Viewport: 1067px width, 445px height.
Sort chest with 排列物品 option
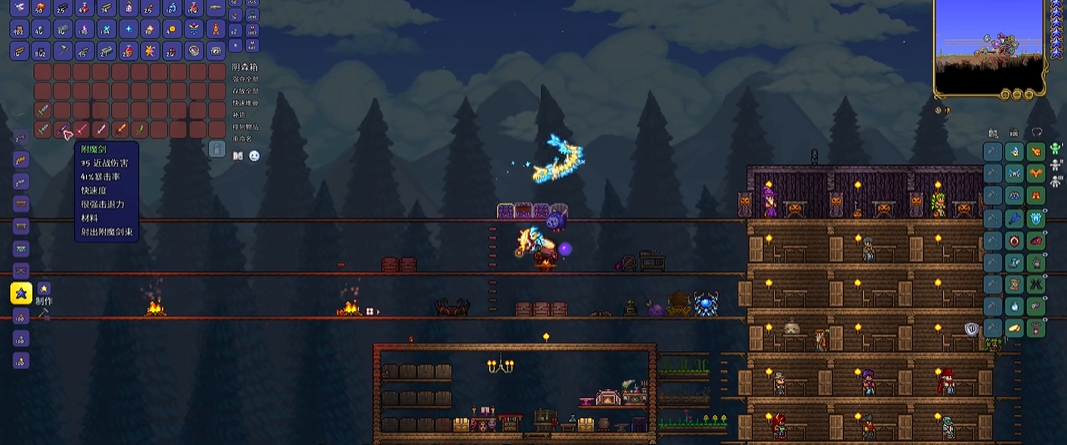click(244, 127)
